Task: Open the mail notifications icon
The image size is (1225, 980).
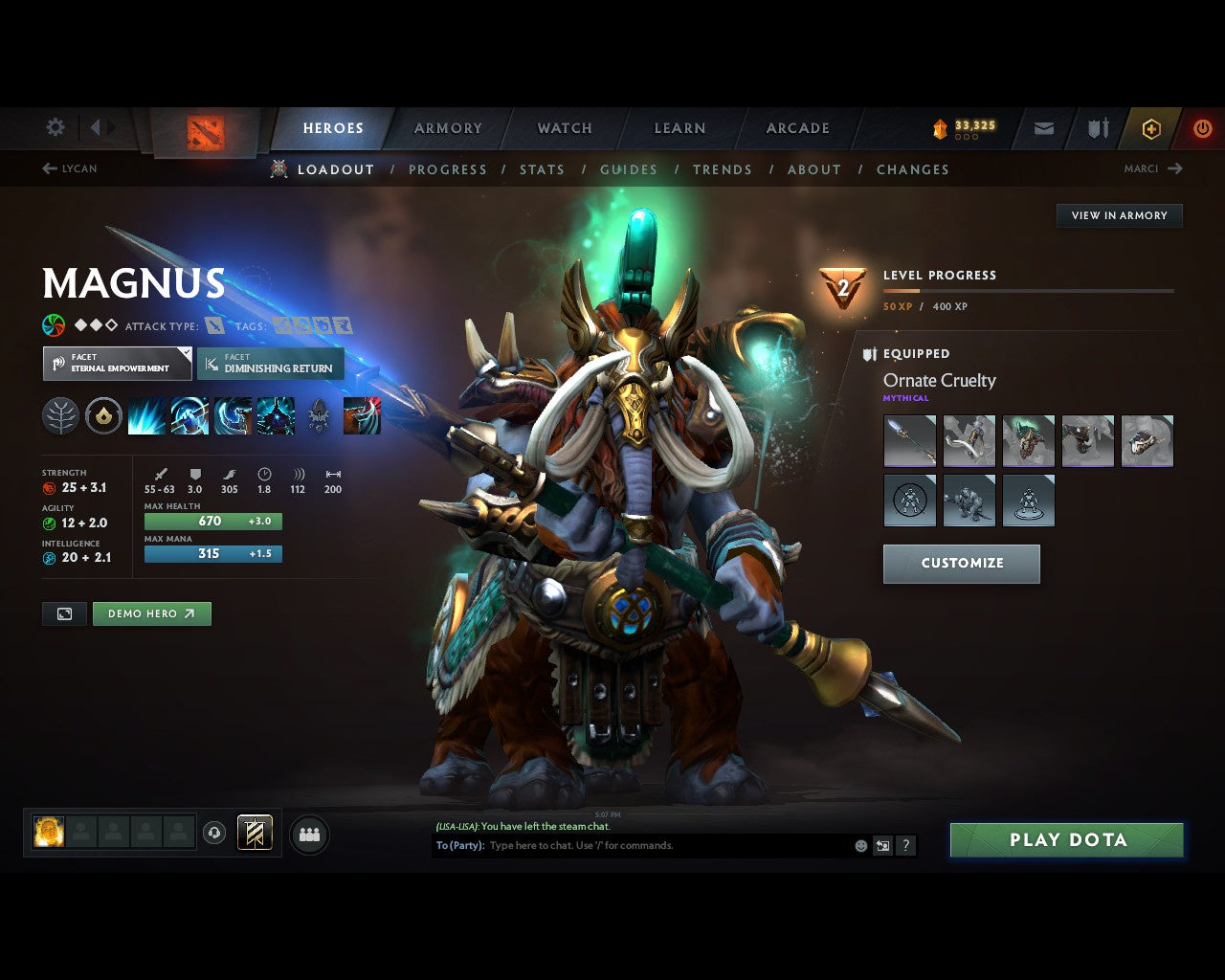Action: point(1042,128)
